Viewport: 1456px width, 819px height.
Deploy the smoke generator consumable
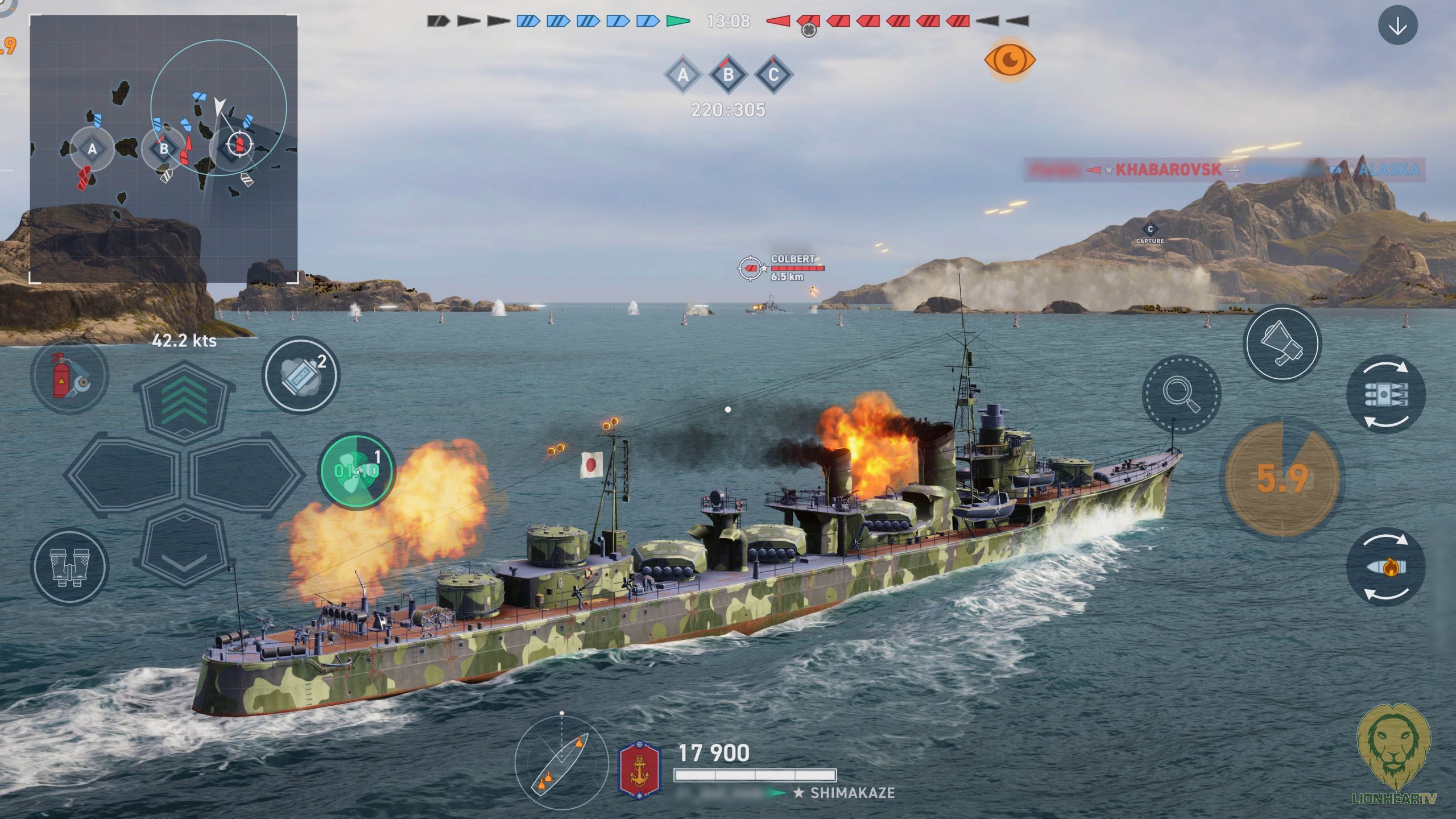(x=301, y=375)
